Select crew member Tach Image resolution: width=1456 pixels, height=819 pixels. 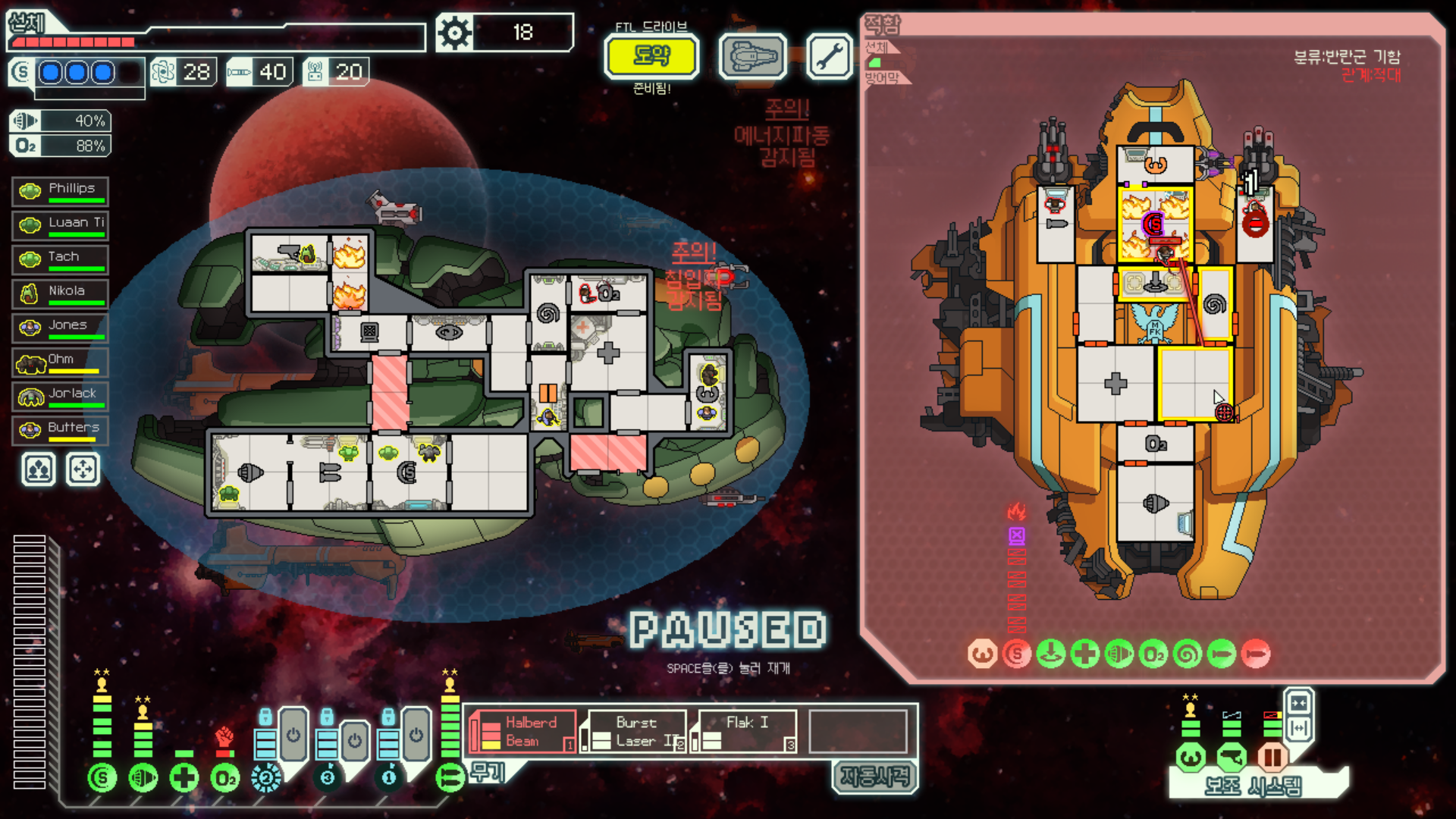point(61,259)
